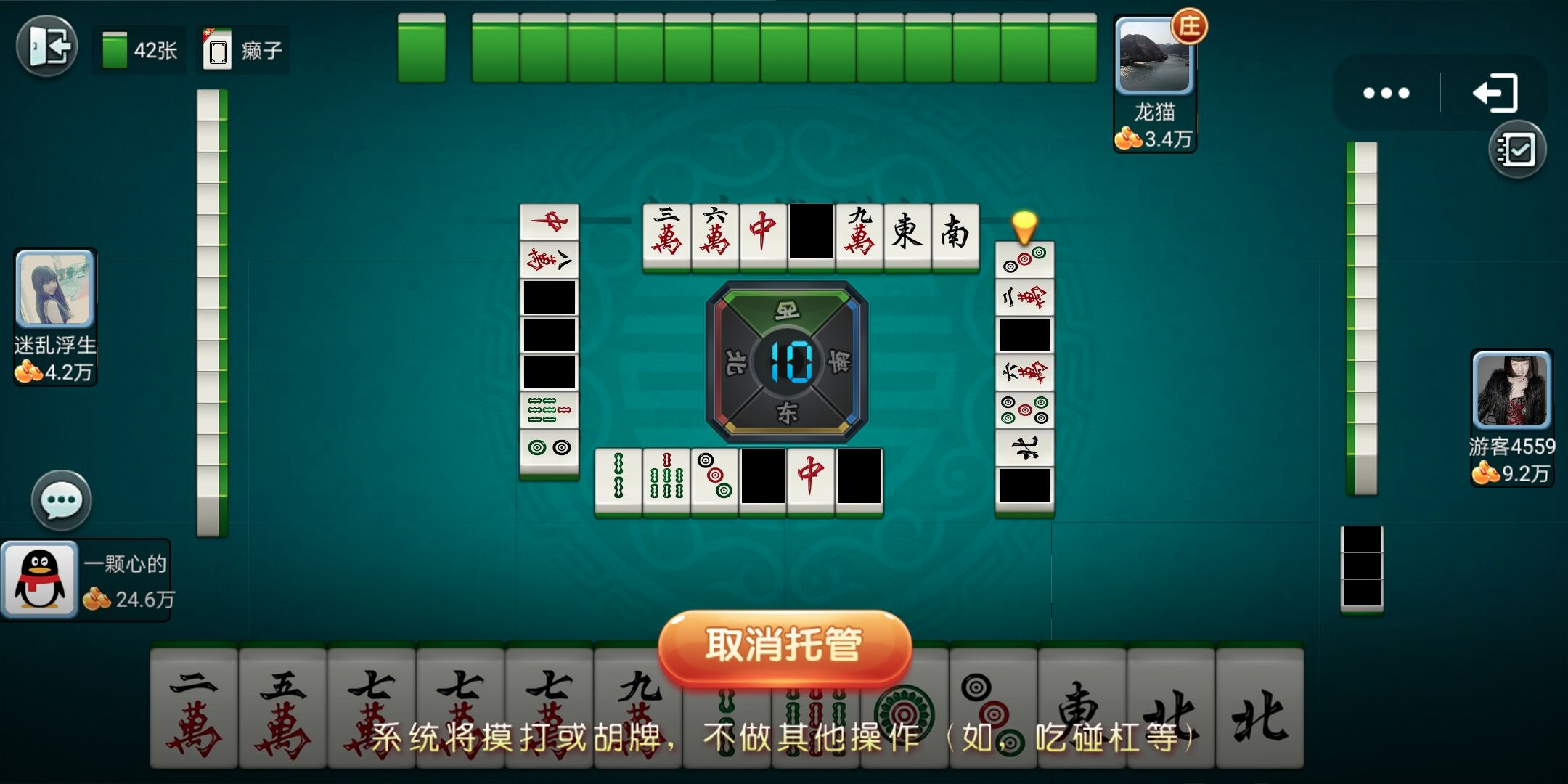Open 游客4559's player profile
This screenshot has height=784, width=1568.
[1511, 391]
